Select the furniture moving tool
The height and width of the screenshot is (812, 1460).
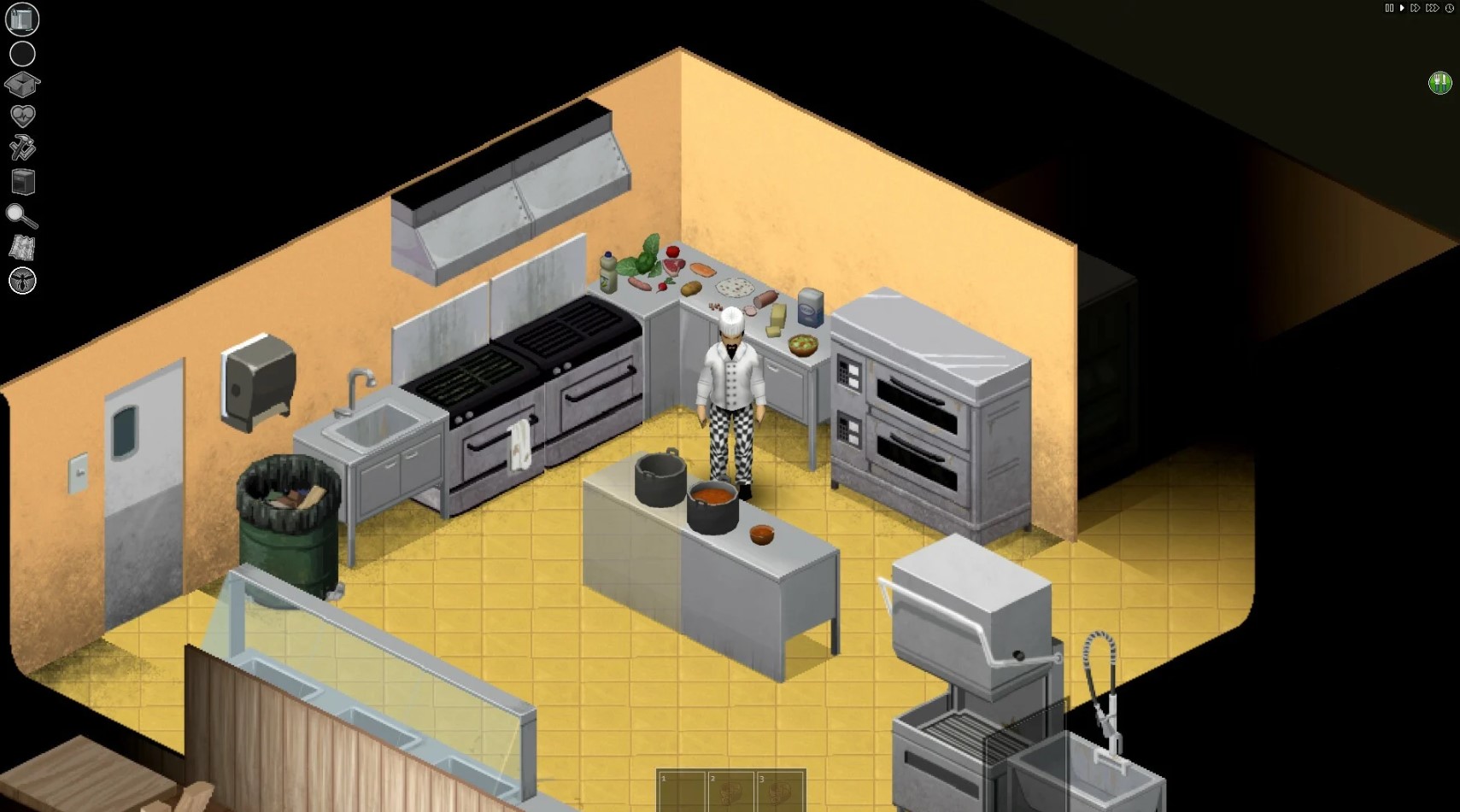pyautogui.click(x=22, y=181)
